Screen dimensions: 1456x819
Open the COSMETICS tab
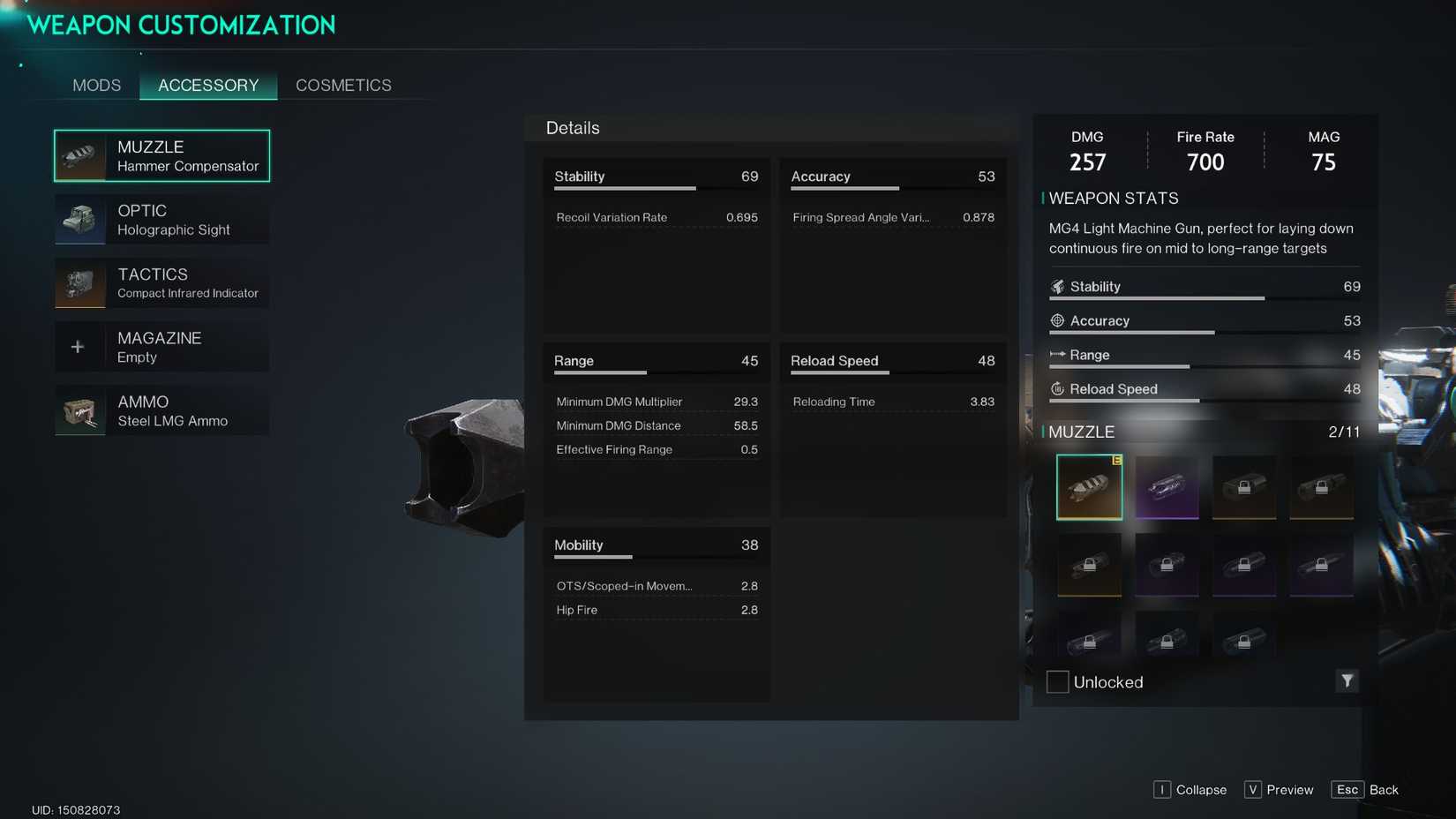[x=343, y=85]
